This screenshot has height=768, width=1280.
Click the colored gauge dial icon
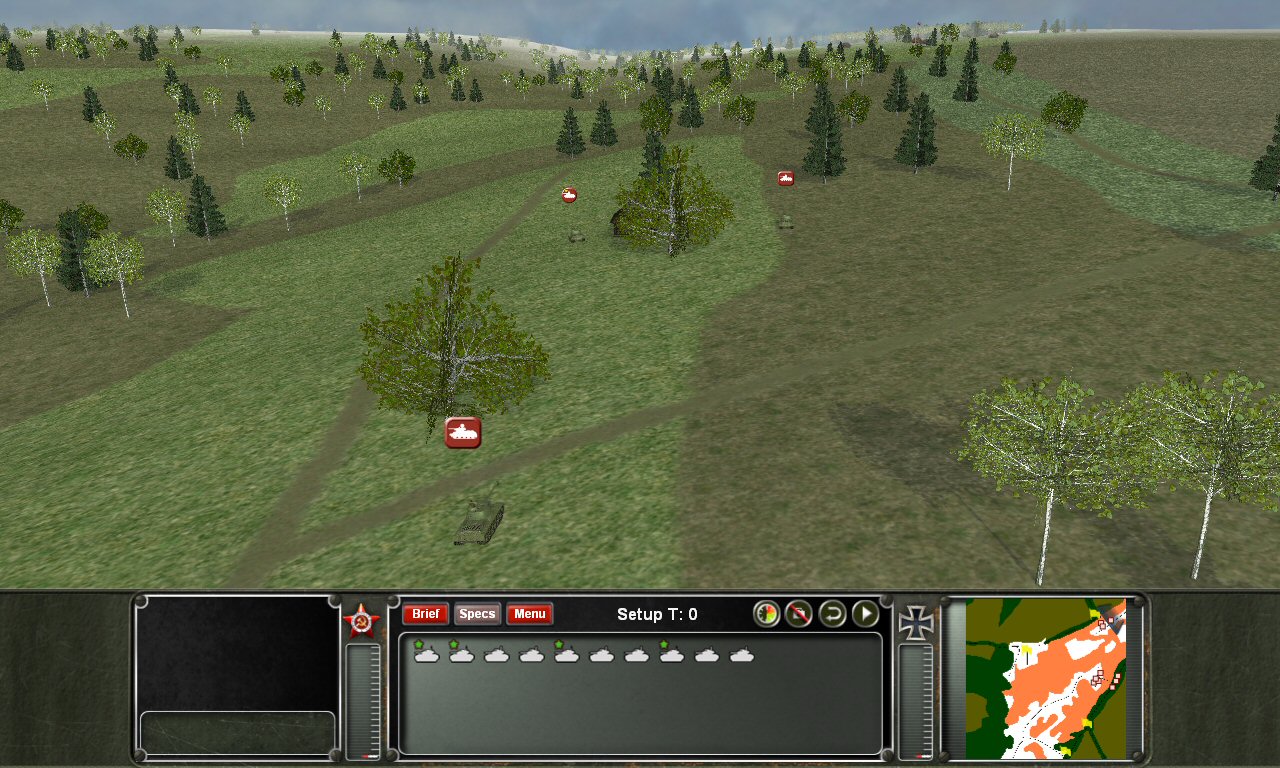click(766, 614)
